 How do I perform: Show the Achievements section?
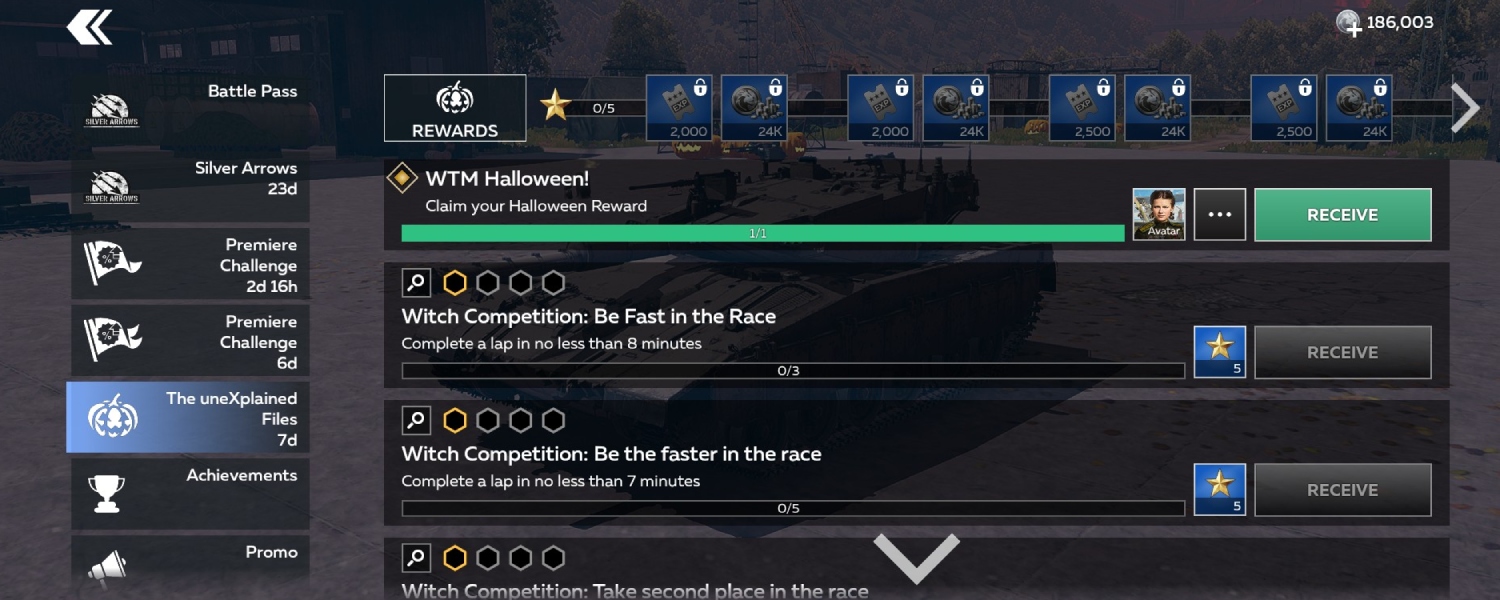point(189,493)
